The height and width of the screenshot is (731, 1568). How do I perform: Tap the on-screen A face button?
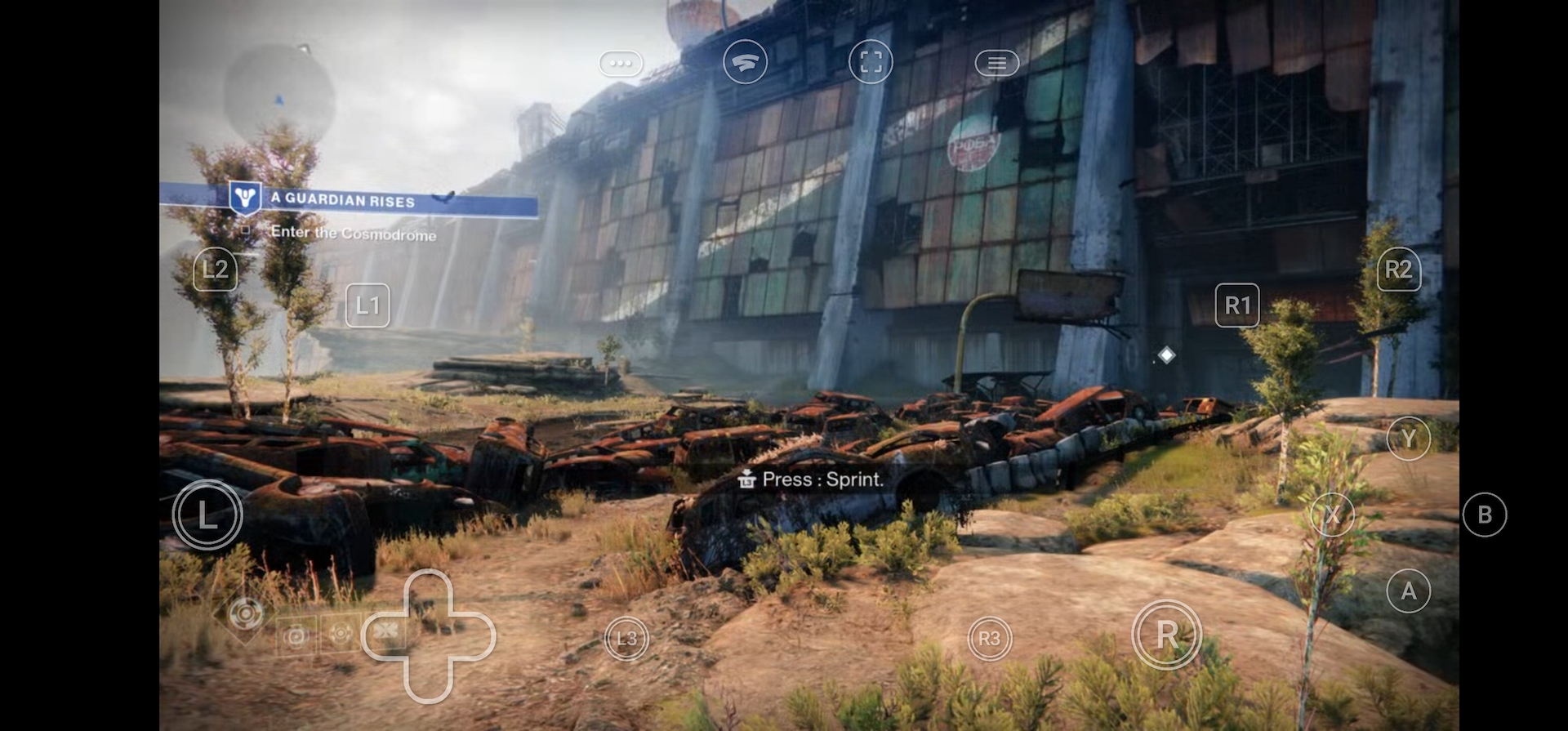coord(1408,591)
